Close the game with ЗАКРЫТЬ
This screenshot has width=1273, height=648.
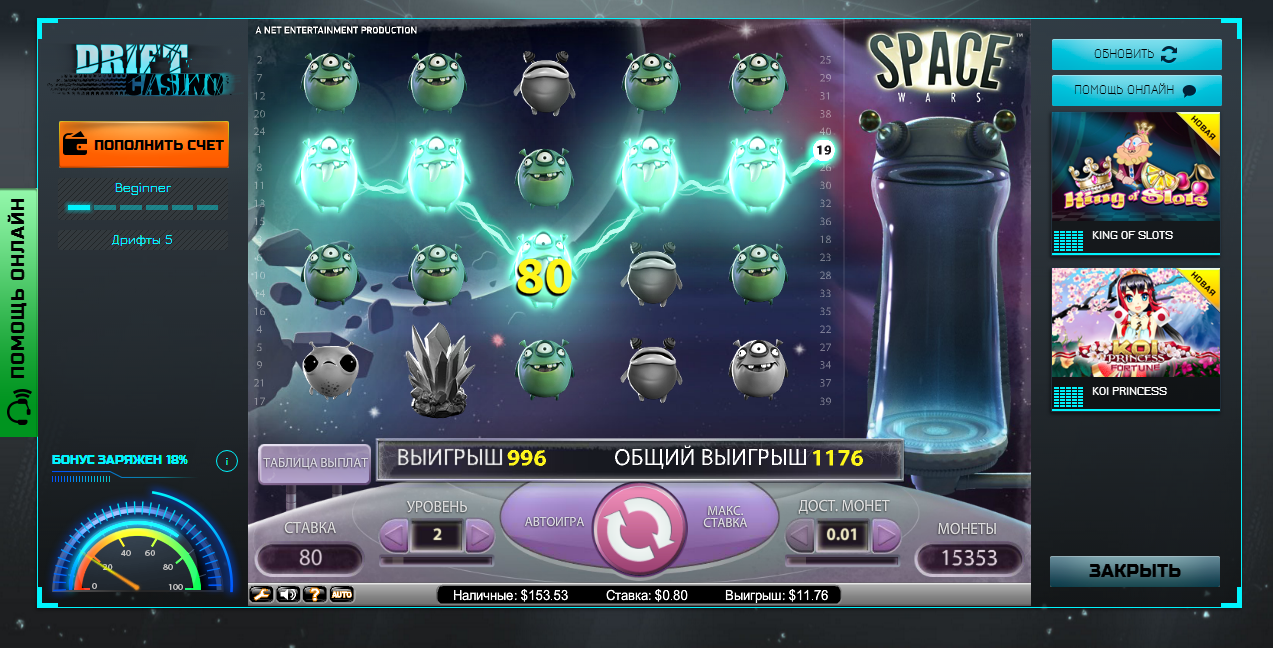tap(1135, 572)
